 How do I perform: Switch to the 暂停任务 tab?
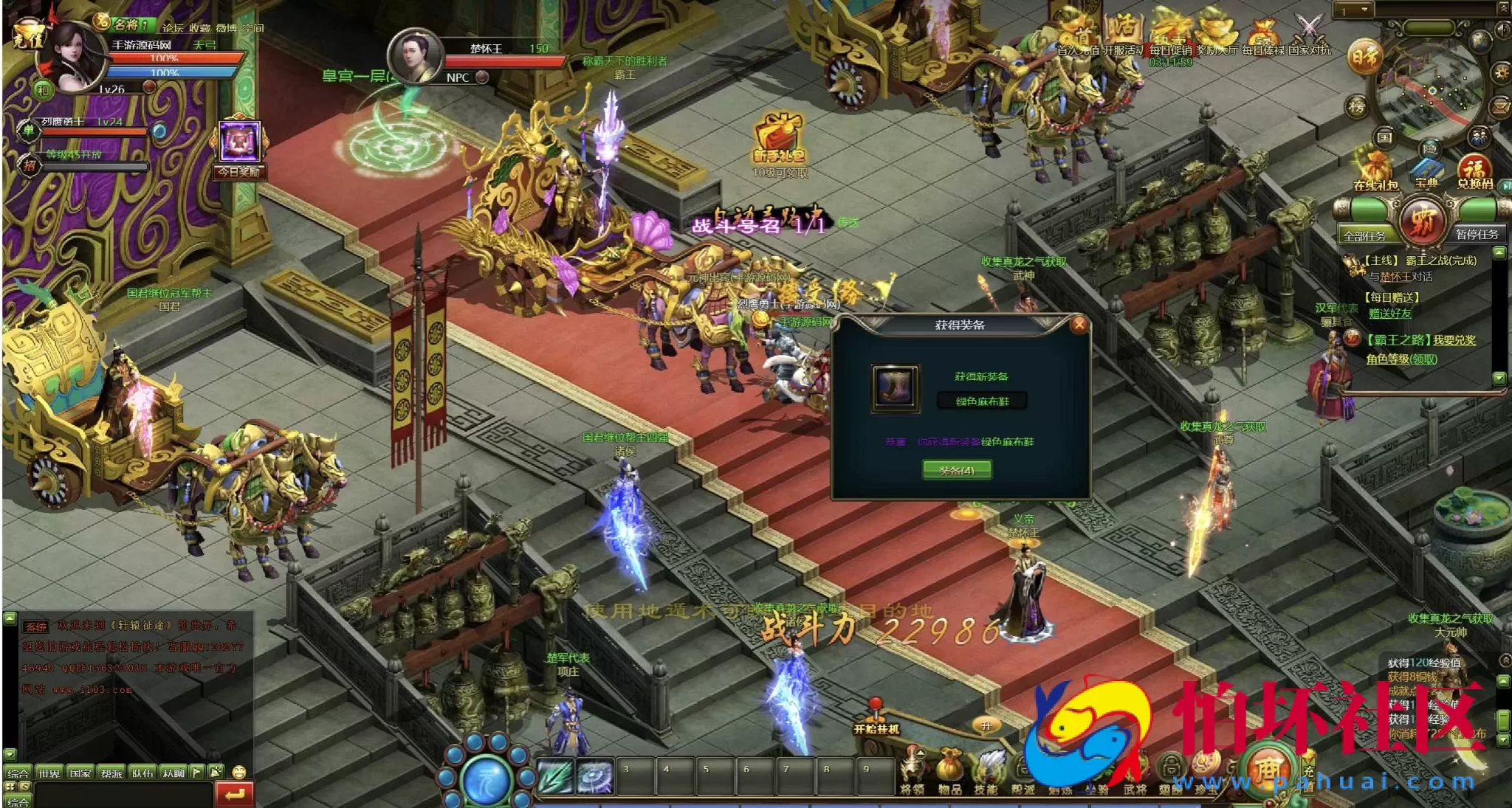pyautogui.click(x=1477, y=234)
